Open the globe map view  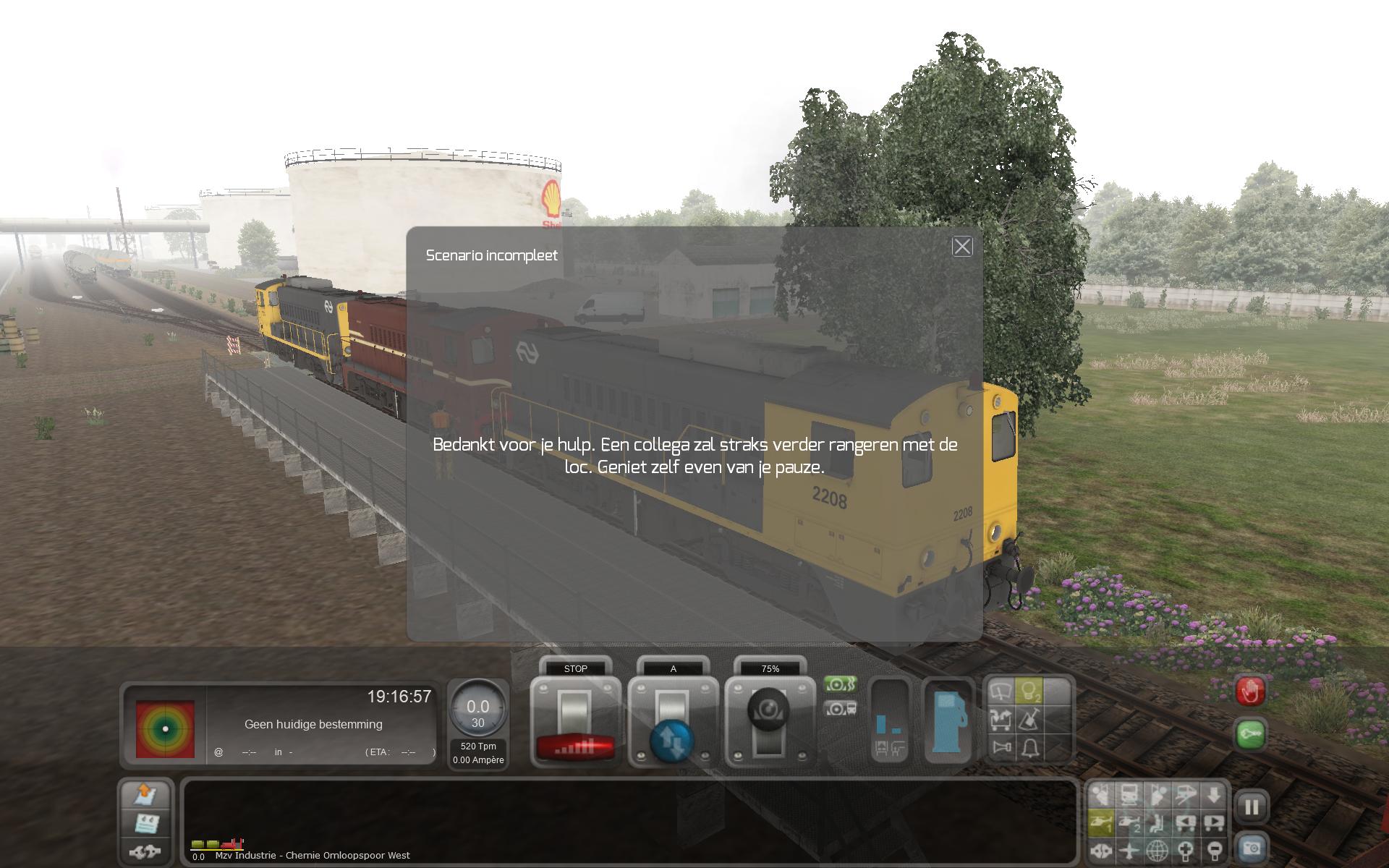point(1157,850)
